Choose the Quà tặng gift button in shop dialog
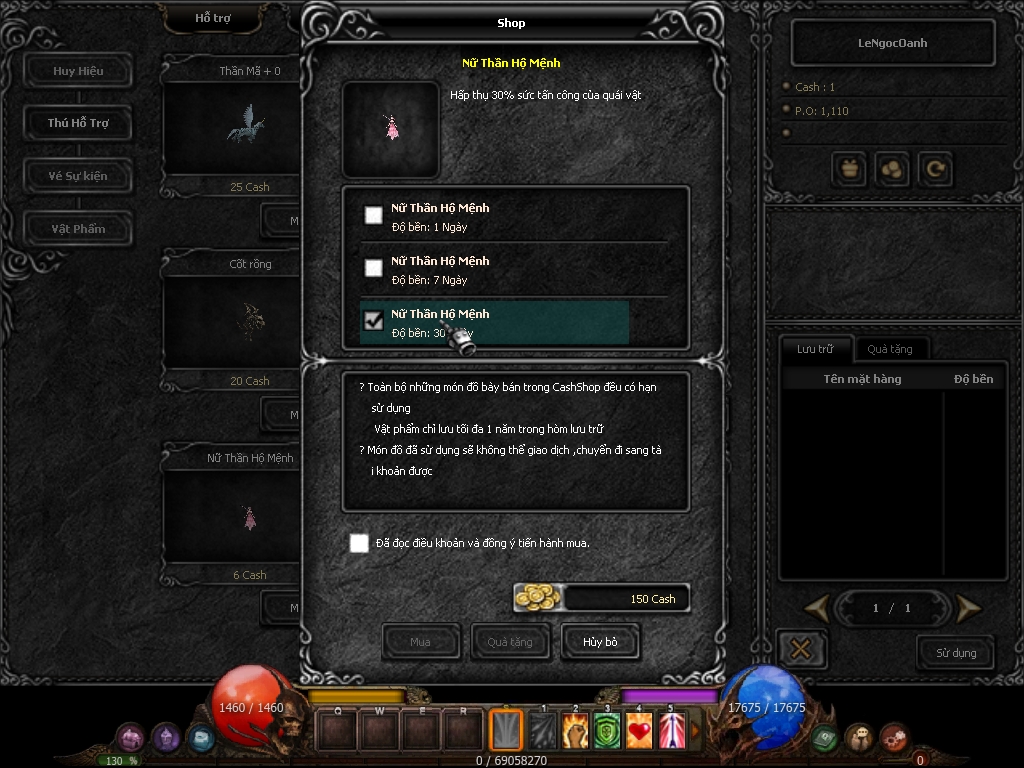Image resolution: width=1024 pixels, height=768 pixels. [x=510, y=642]
